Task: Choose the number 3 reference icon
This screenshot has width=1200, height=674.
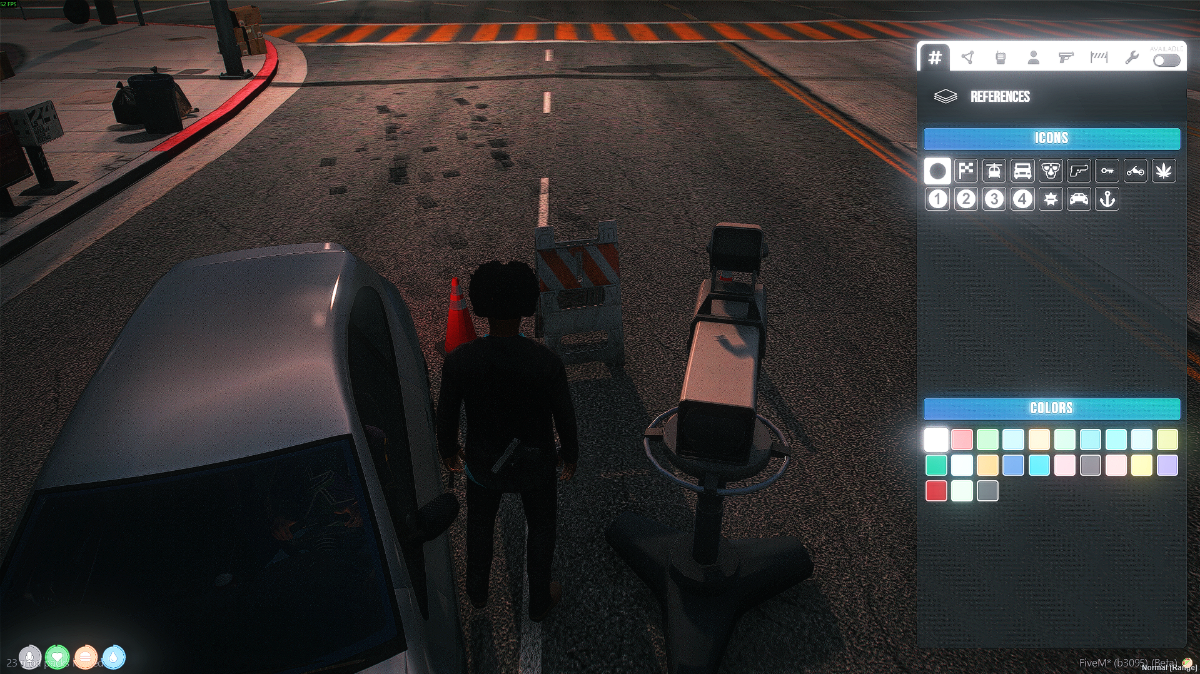Action: click(994, 199)
